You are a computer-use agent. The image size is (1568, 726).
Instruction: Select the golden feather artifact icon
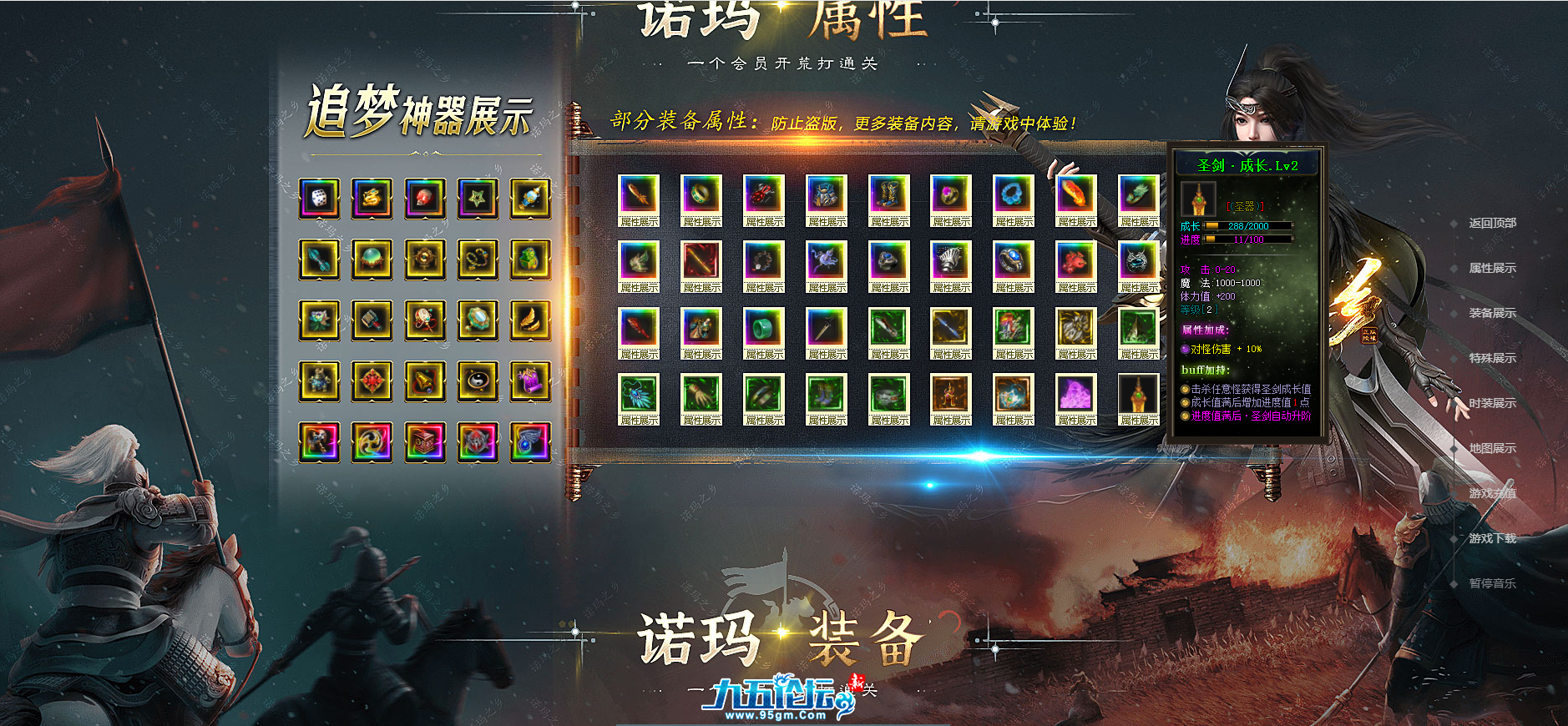tap(529, 321)
